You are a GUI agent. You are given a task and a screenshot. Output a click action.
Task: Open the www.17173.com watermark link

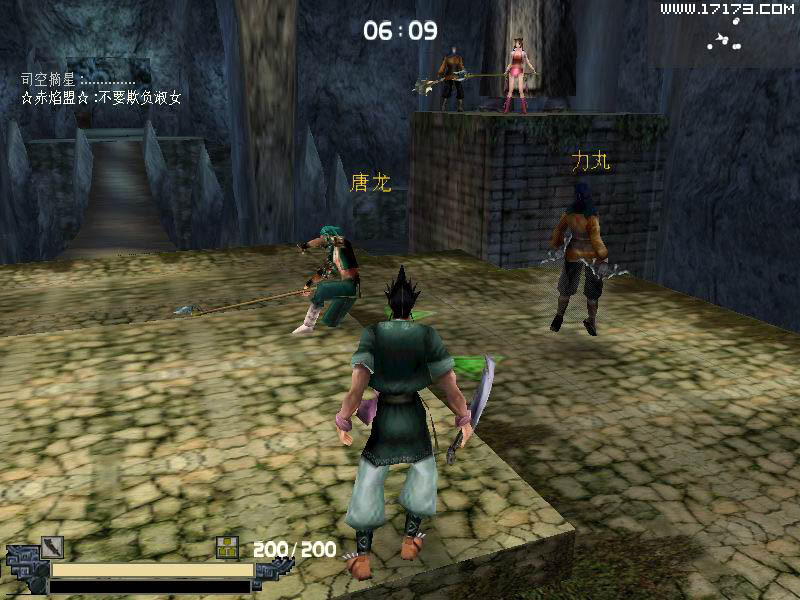726,9
